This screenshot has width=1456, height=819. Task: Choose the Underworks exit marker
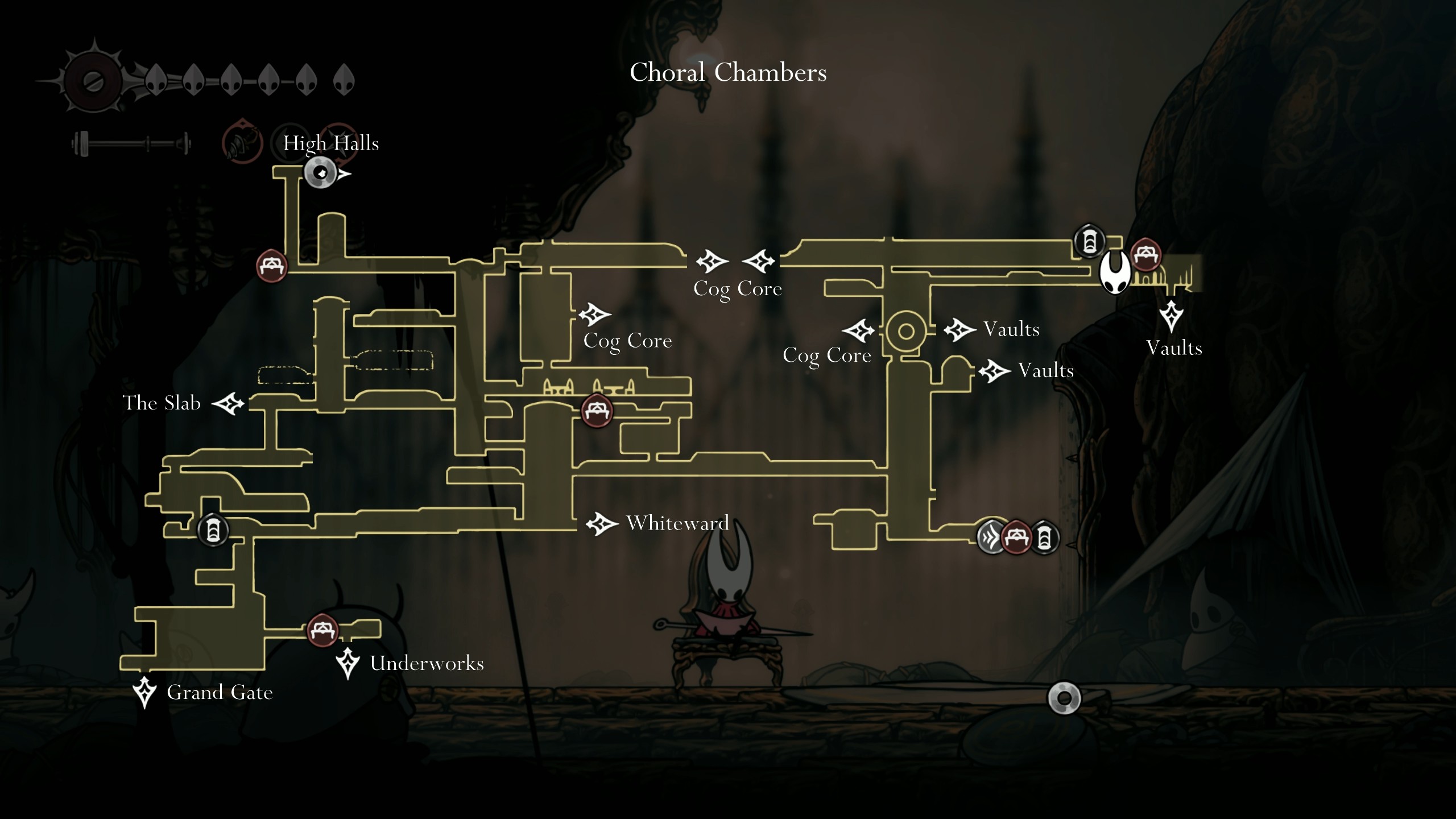[348, 663]
